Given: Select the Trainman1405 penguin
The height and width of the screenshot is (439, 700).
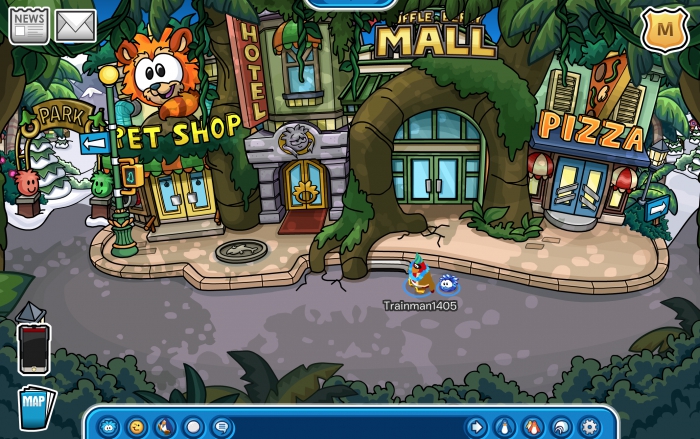Looking at the screenshot, I should click(x=418, y=276).
